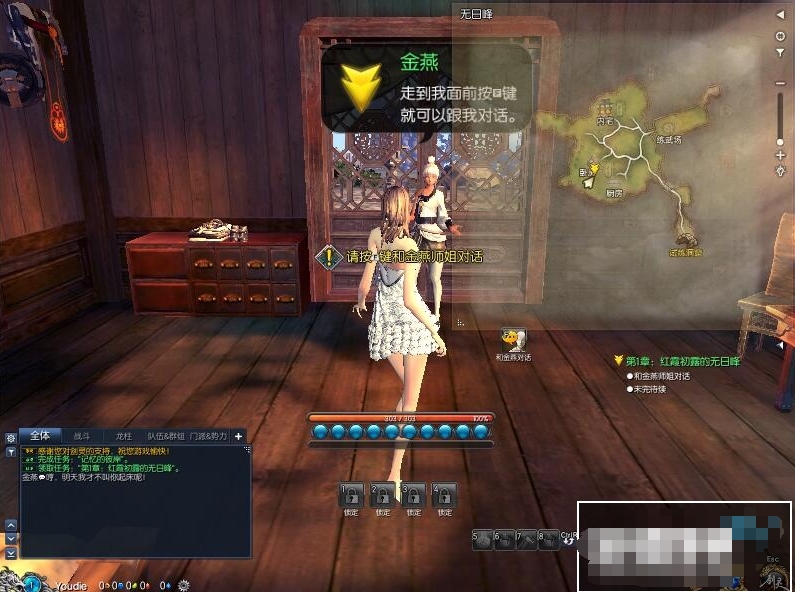Show the 门派&势力 chat tab
Viewport: 795px width, 592px height.
(209, 436)
